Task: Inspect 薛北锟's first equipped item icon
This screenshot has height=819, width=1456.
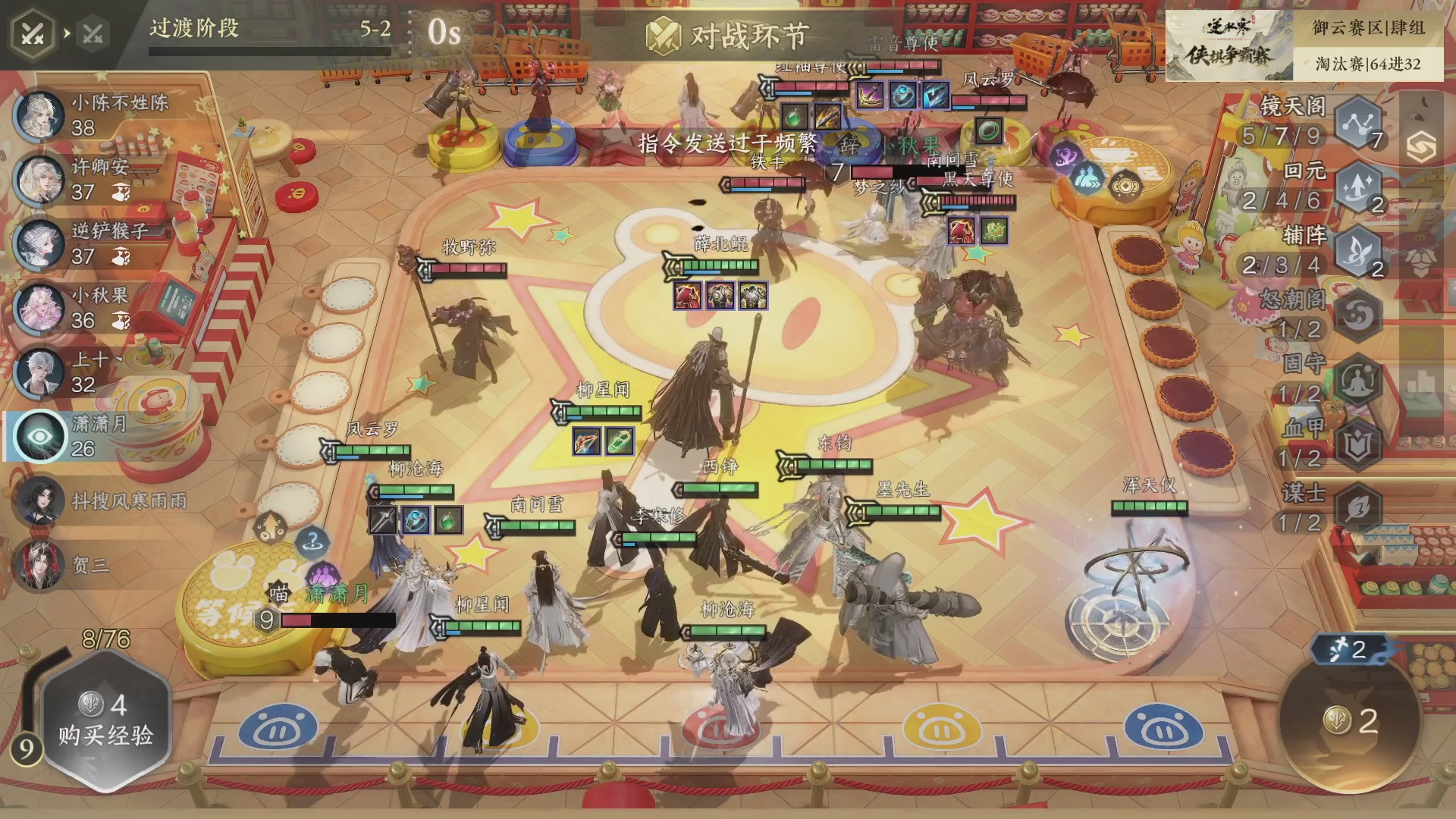Action: click(688, 297)
